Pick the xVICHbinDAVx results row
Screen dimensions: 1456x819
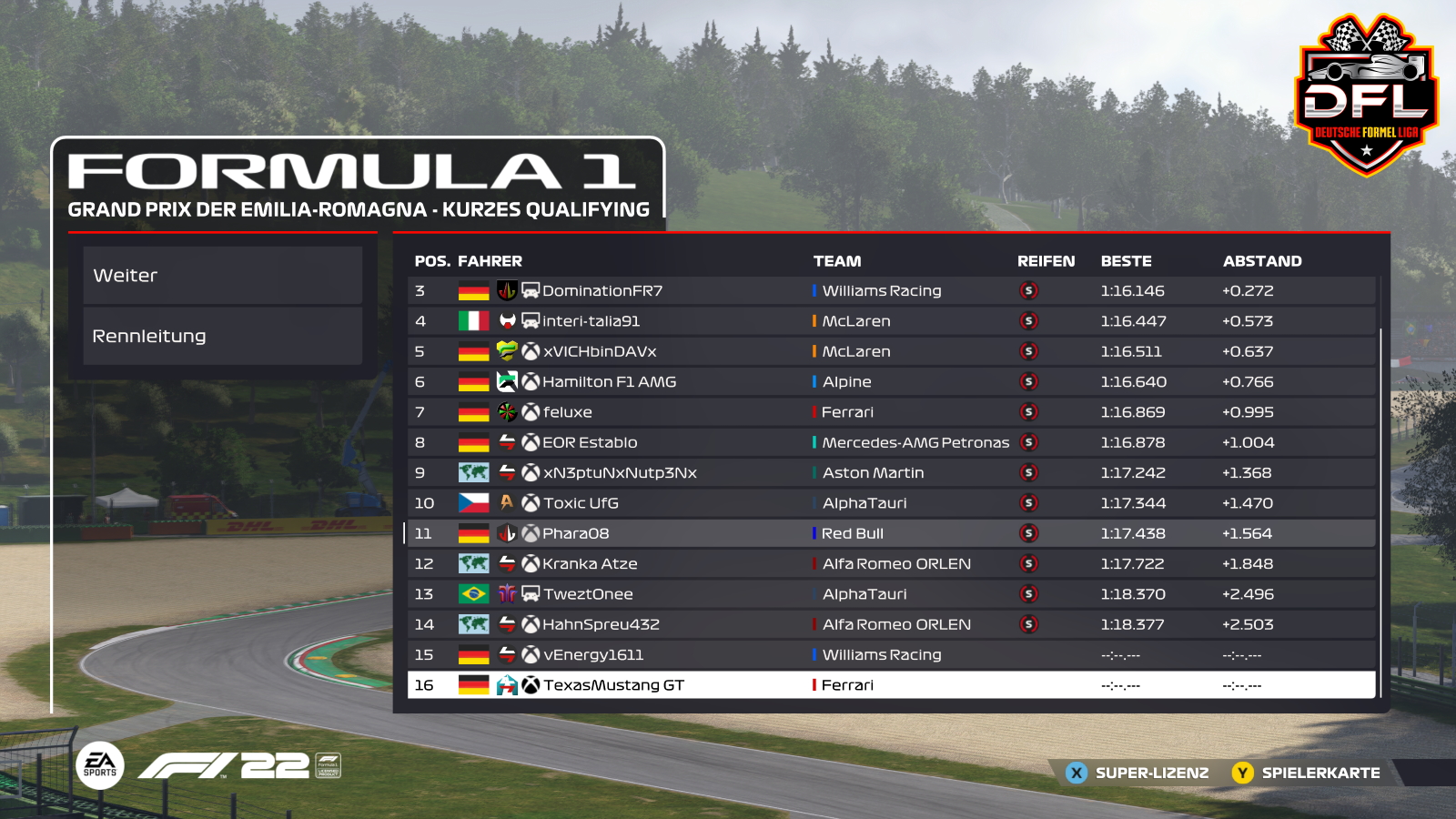[x=891, y=351]
